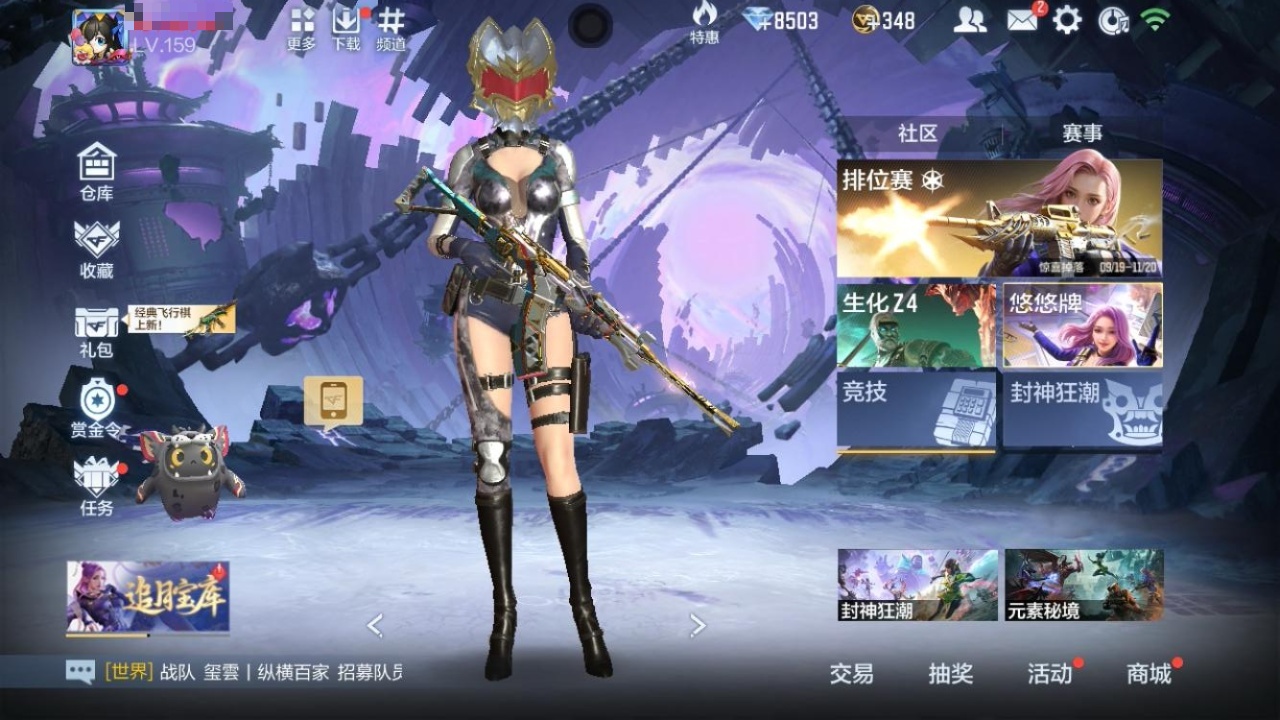Select the 排位赛 ranked match banner

point(999,218)
